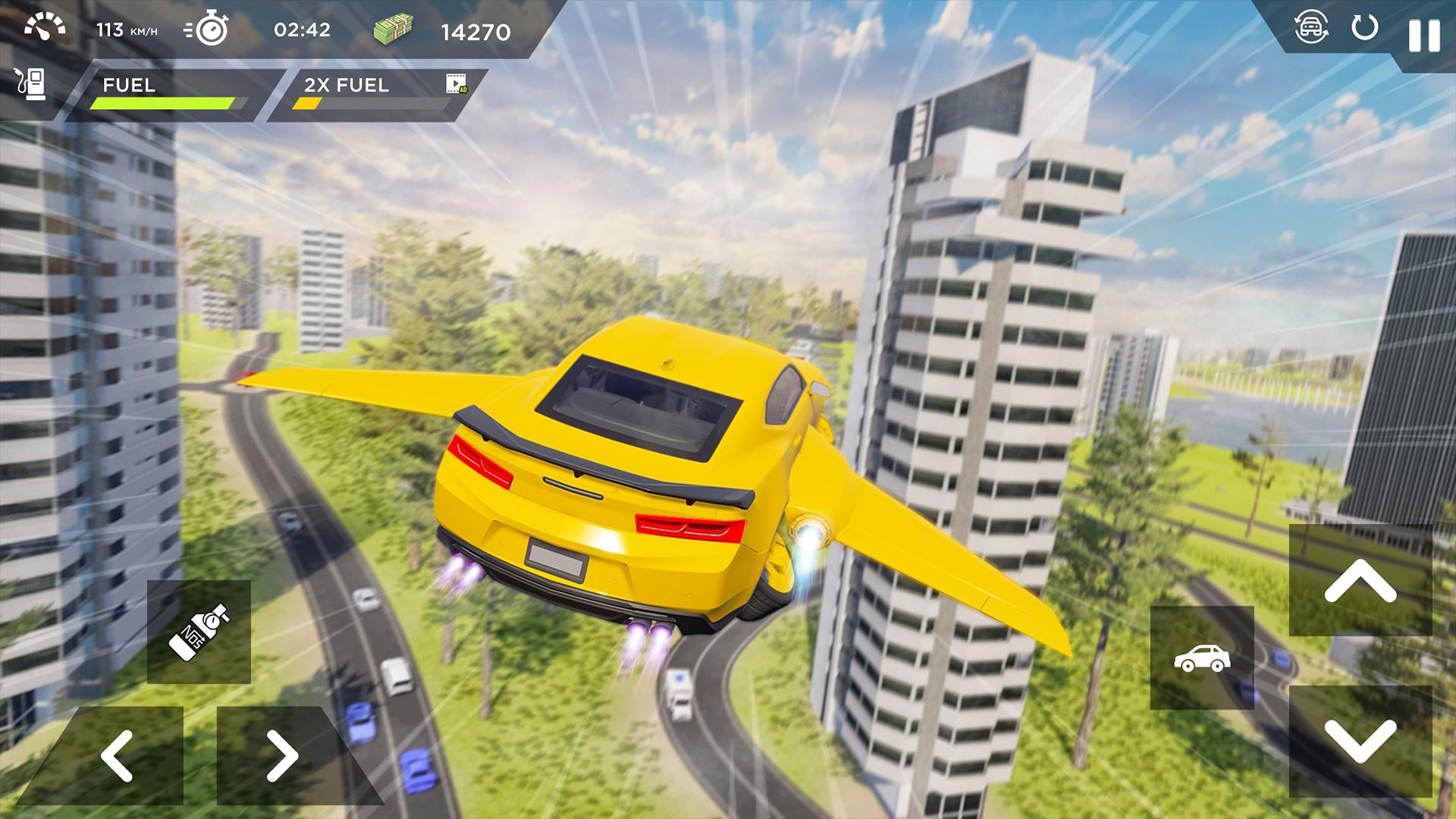Tap the circular restart arrow icon

(x=1364, y=29)
